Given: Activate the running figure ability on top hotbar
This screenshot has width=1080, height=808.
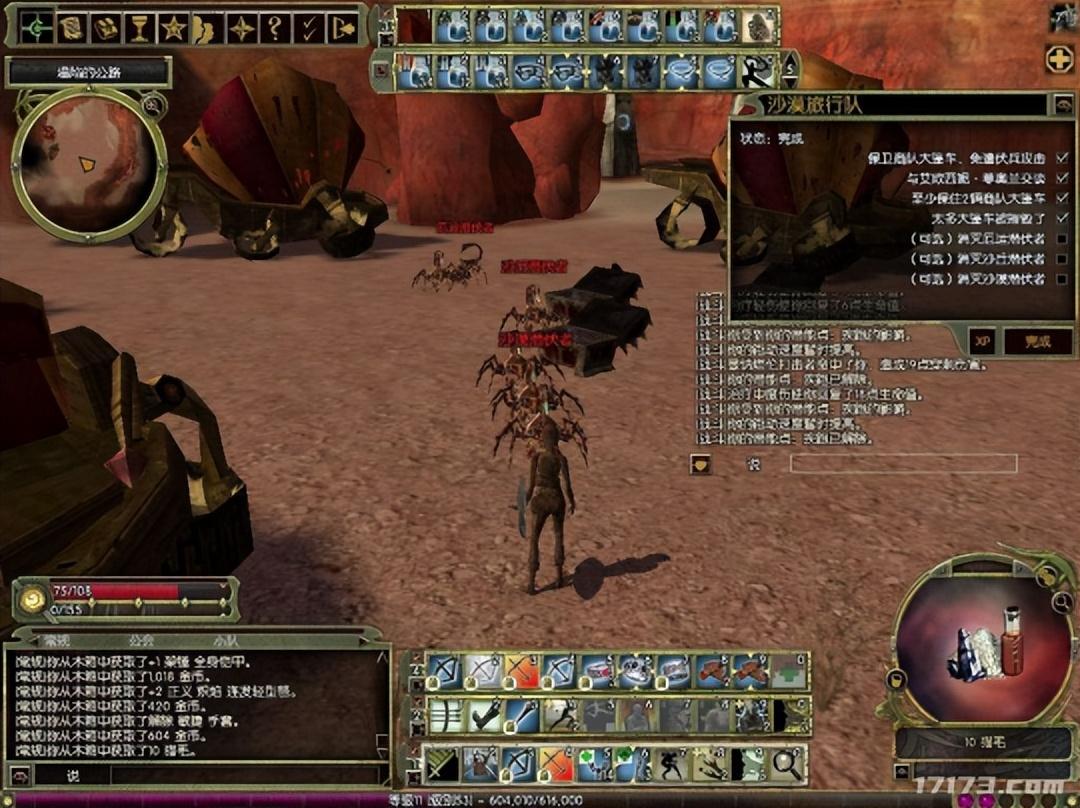Looking at the screenshot, I should tap(756, 71).
